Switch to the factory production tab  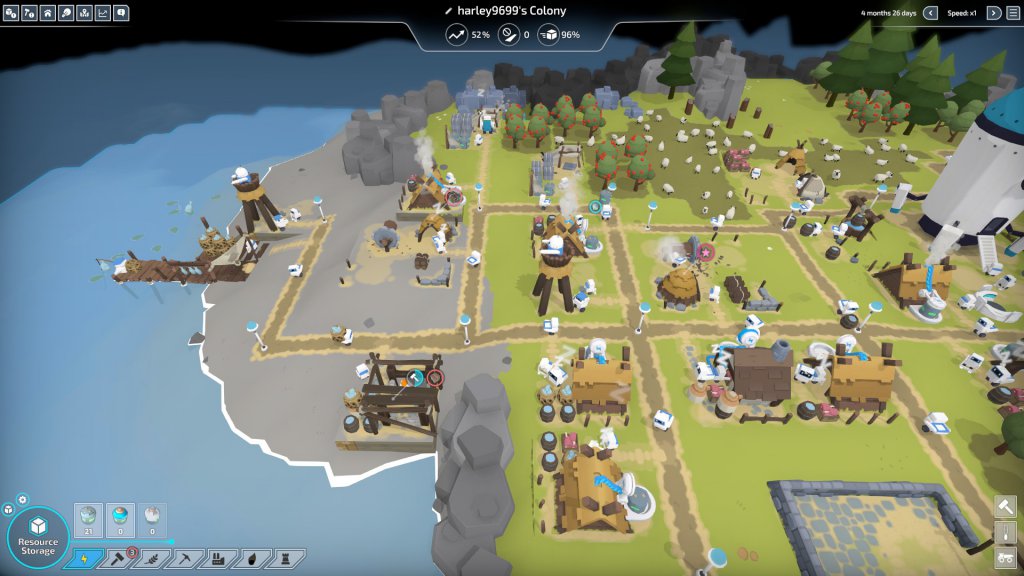[x=218, y=559]
